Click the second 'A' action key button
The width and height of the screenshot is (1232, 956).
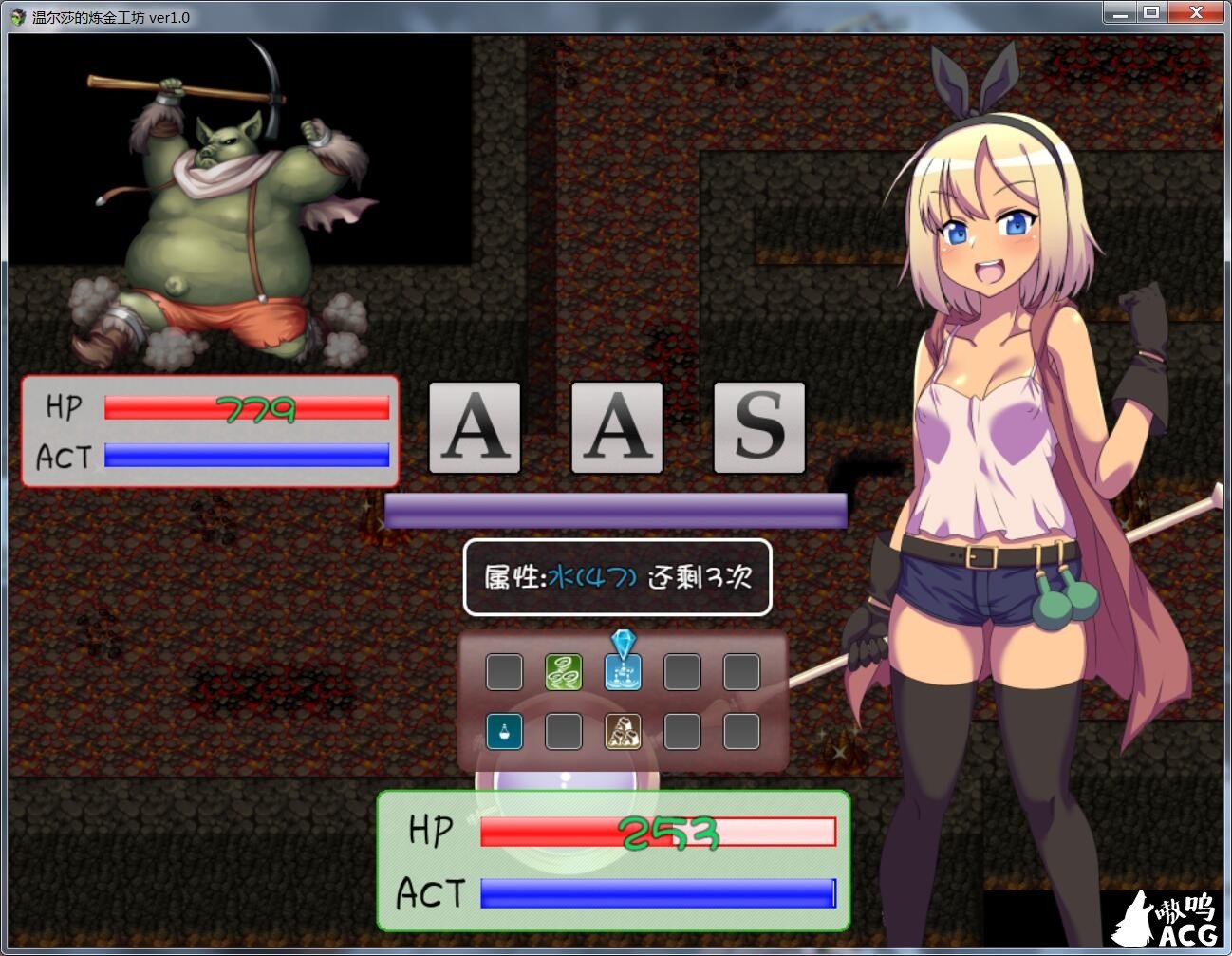point(616,428)
